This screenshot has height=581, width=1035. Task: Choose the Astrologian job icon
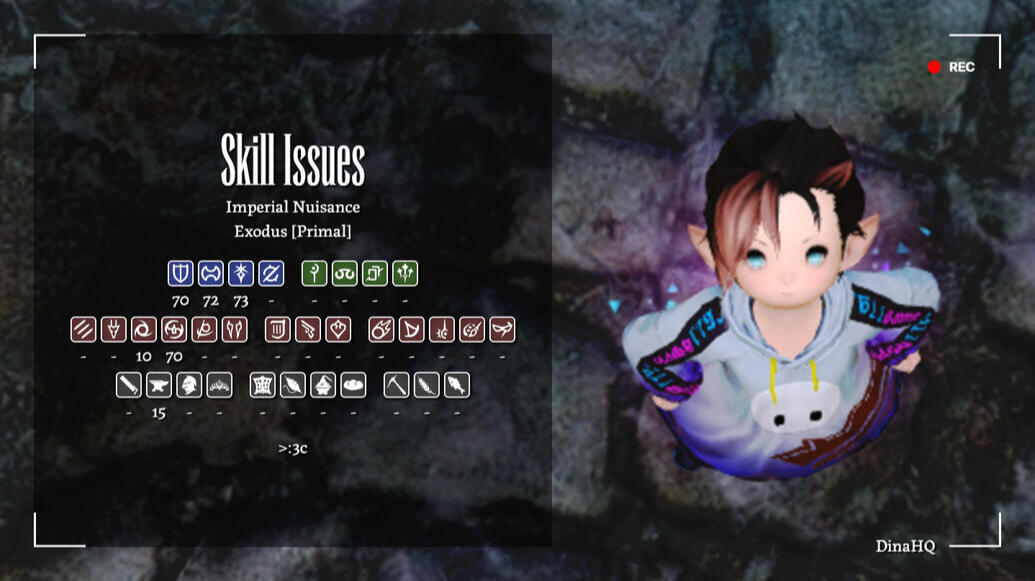[374, 273]
